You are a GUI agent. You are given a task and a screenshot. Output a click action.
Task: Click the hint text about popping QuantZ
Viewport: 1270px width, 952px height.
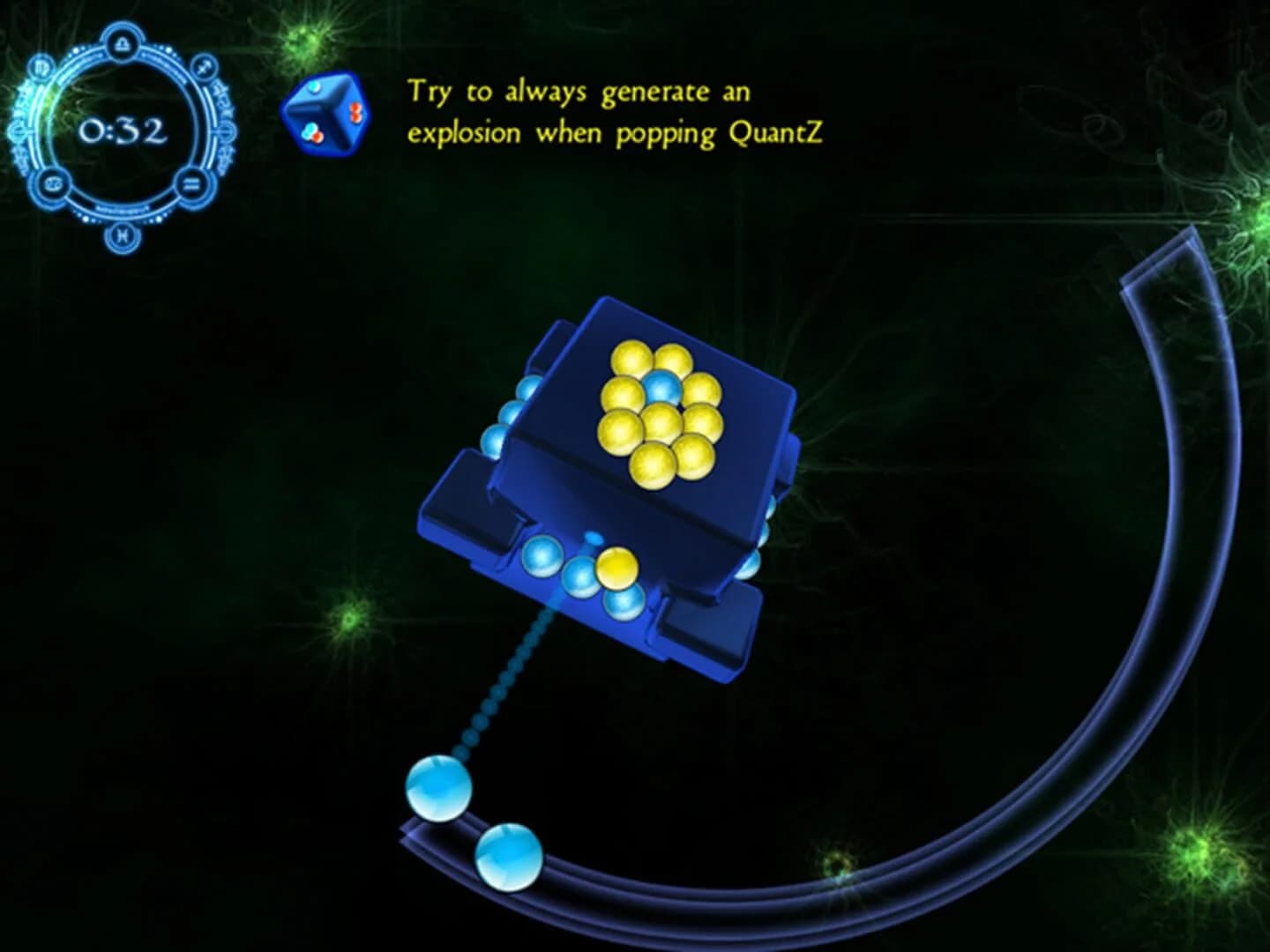click(617, 110)
